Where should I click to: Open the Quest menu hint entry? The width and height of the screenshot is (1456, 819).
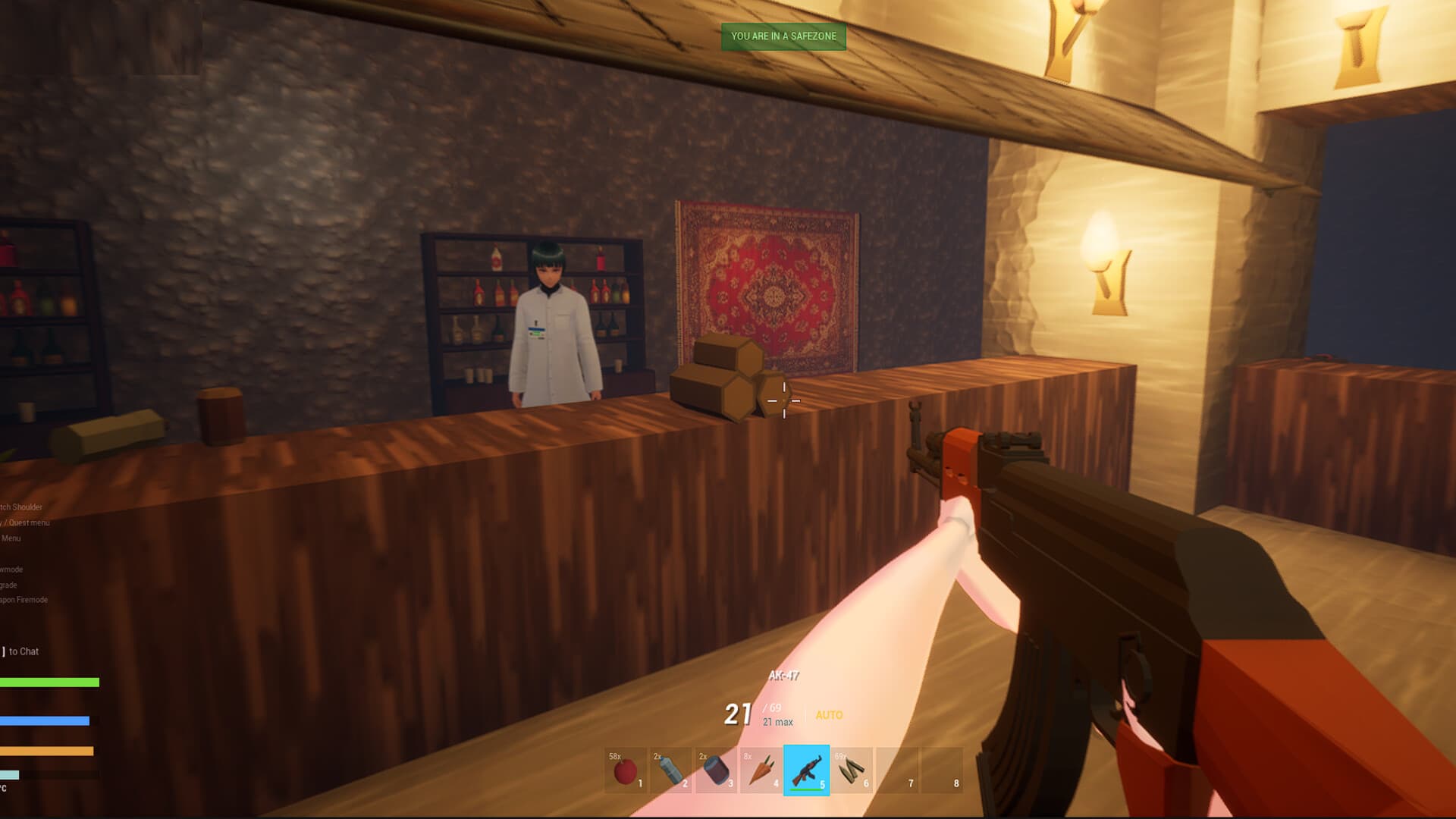[x=27, y=522]
